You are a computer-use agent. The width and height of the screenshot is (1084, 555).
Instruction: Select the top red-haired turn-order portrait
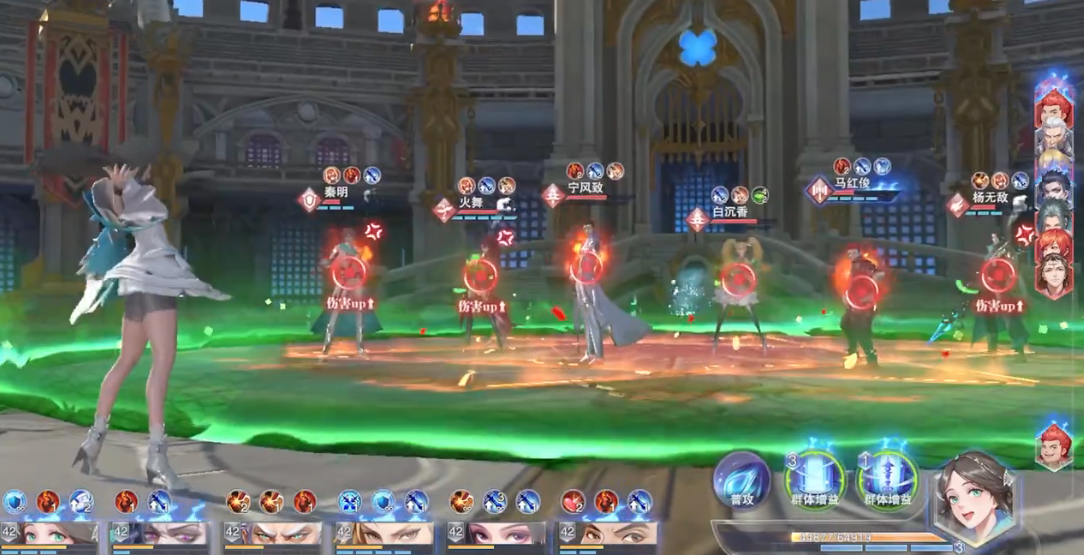point(1054,108)
